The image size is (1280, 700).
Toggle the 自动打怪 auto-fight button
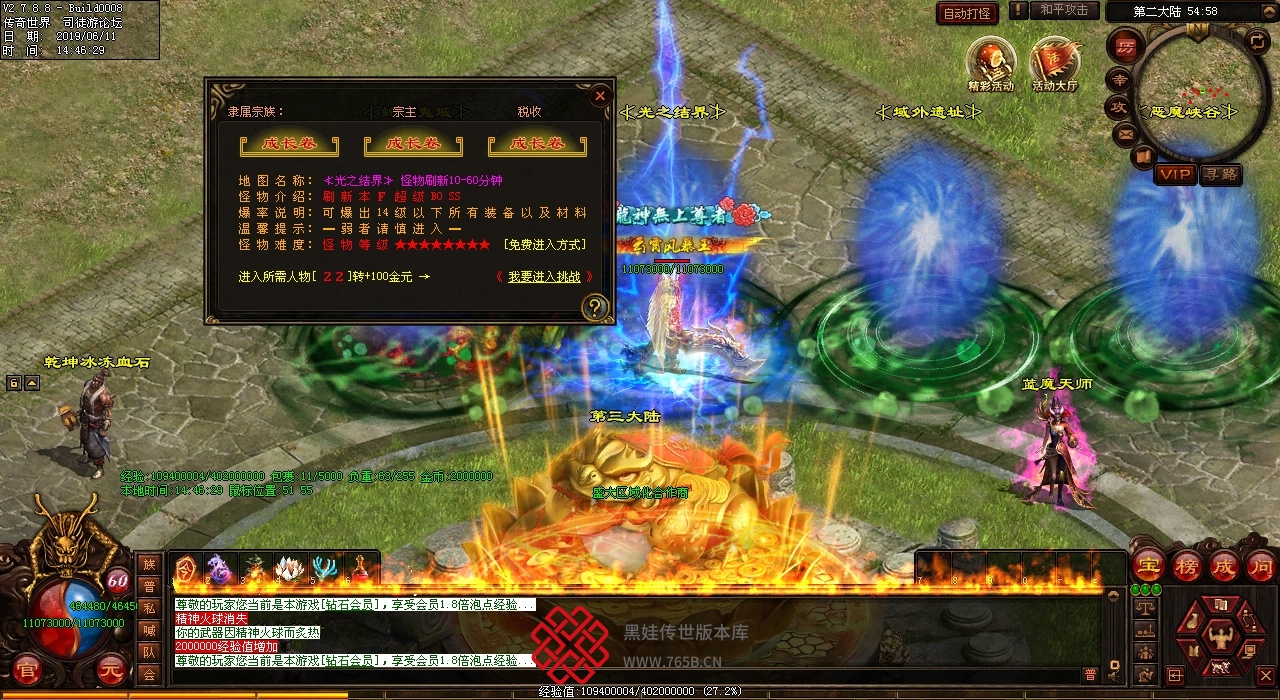point(967,13)
